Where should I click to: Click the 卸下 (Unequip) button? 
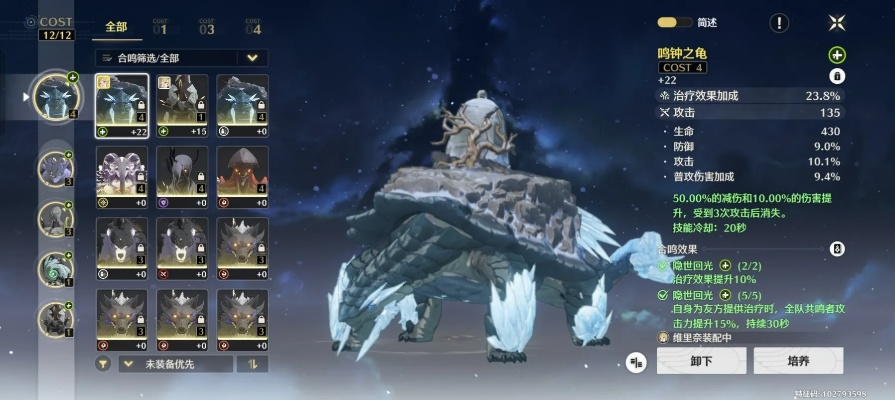point(700,361)
